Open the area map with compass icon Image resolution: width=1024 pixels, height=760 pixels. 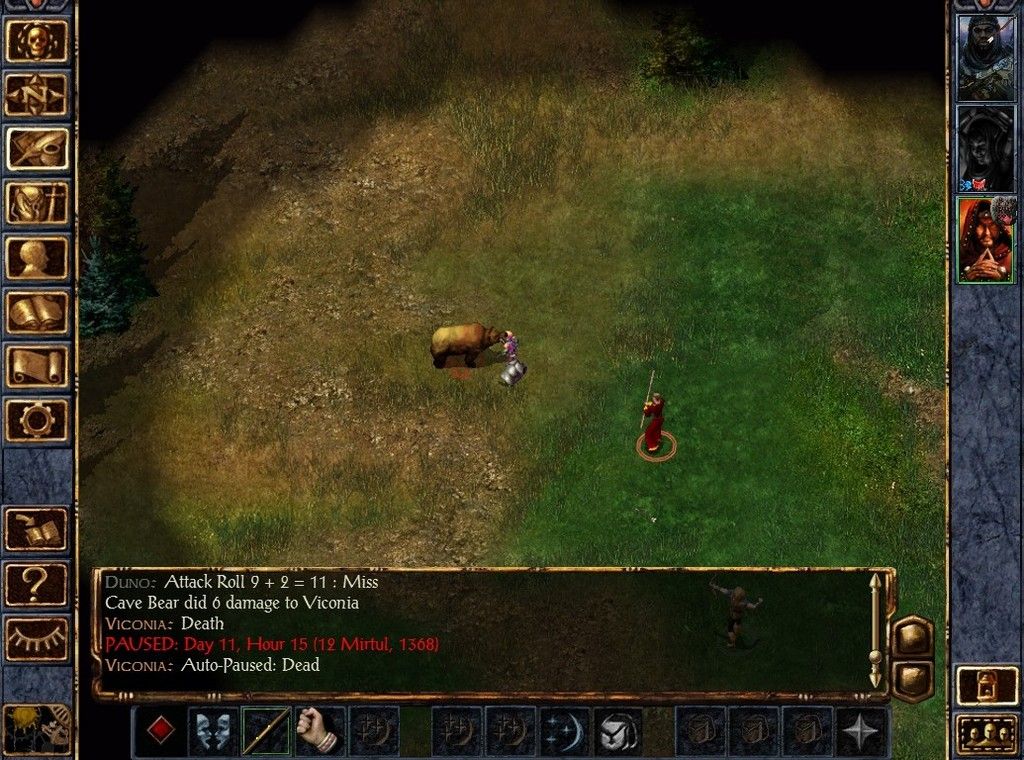click(39, 95)
